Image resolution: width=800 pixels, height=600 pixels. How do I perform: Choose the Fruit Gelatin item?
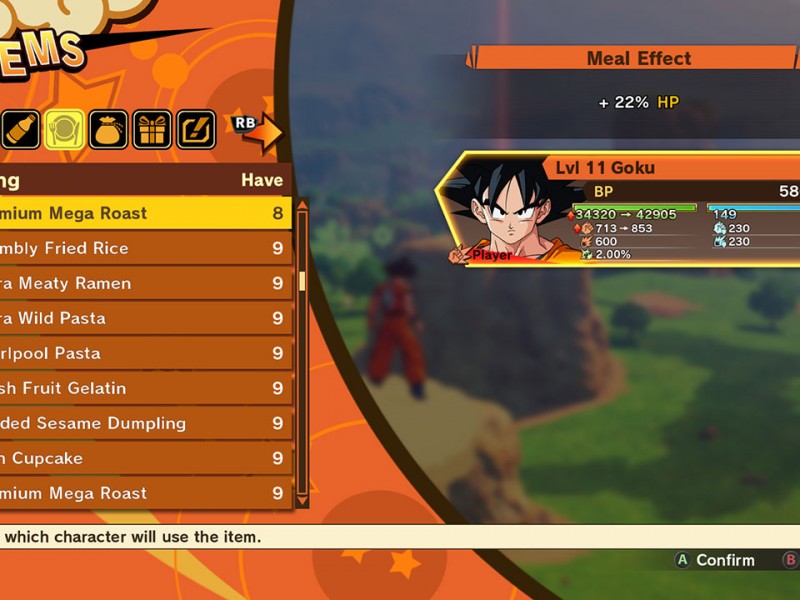click(x=140, y=388)
